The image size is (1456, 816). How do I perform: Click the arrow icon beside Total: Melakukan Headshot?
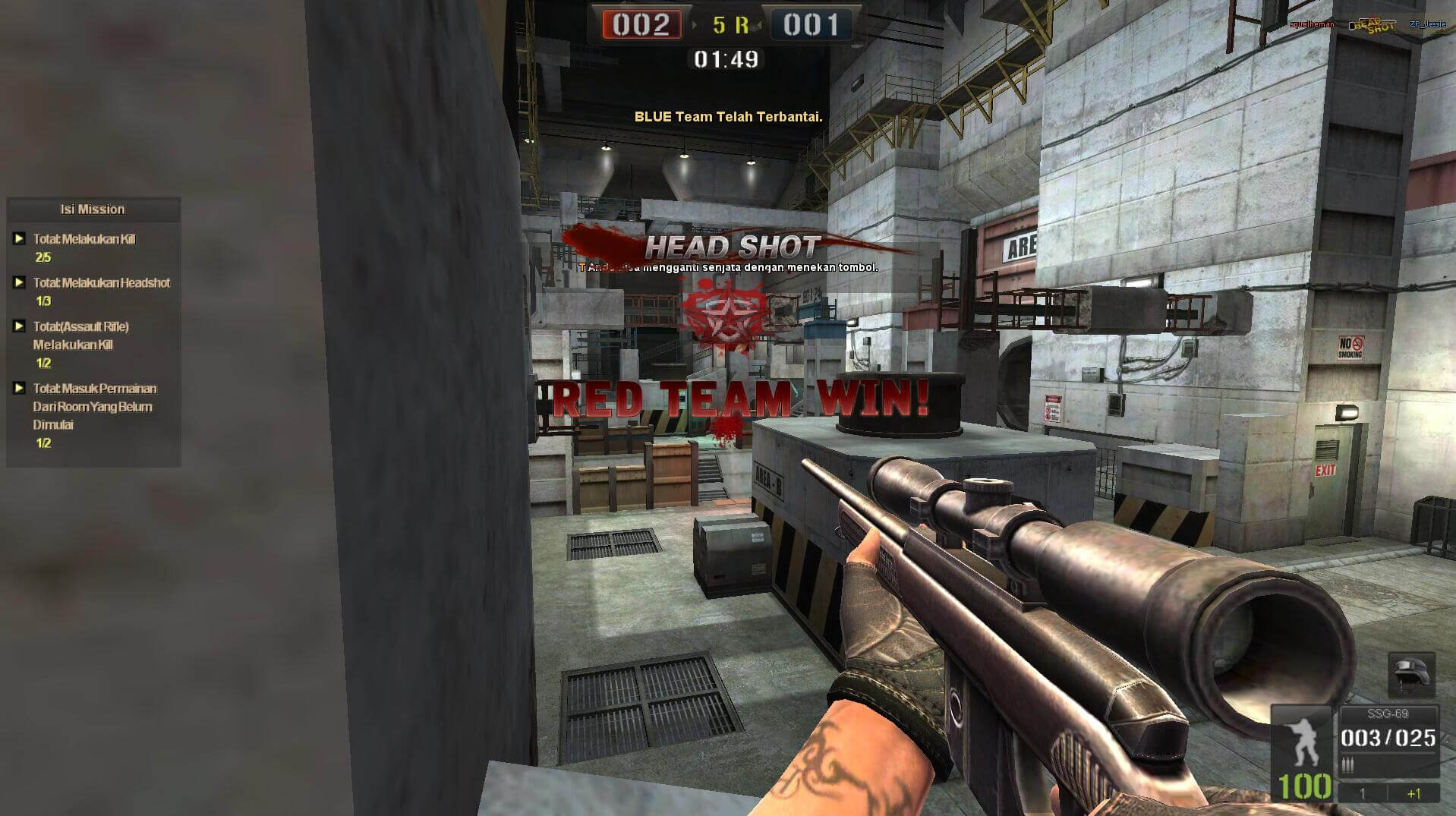(x=19, y=282)
